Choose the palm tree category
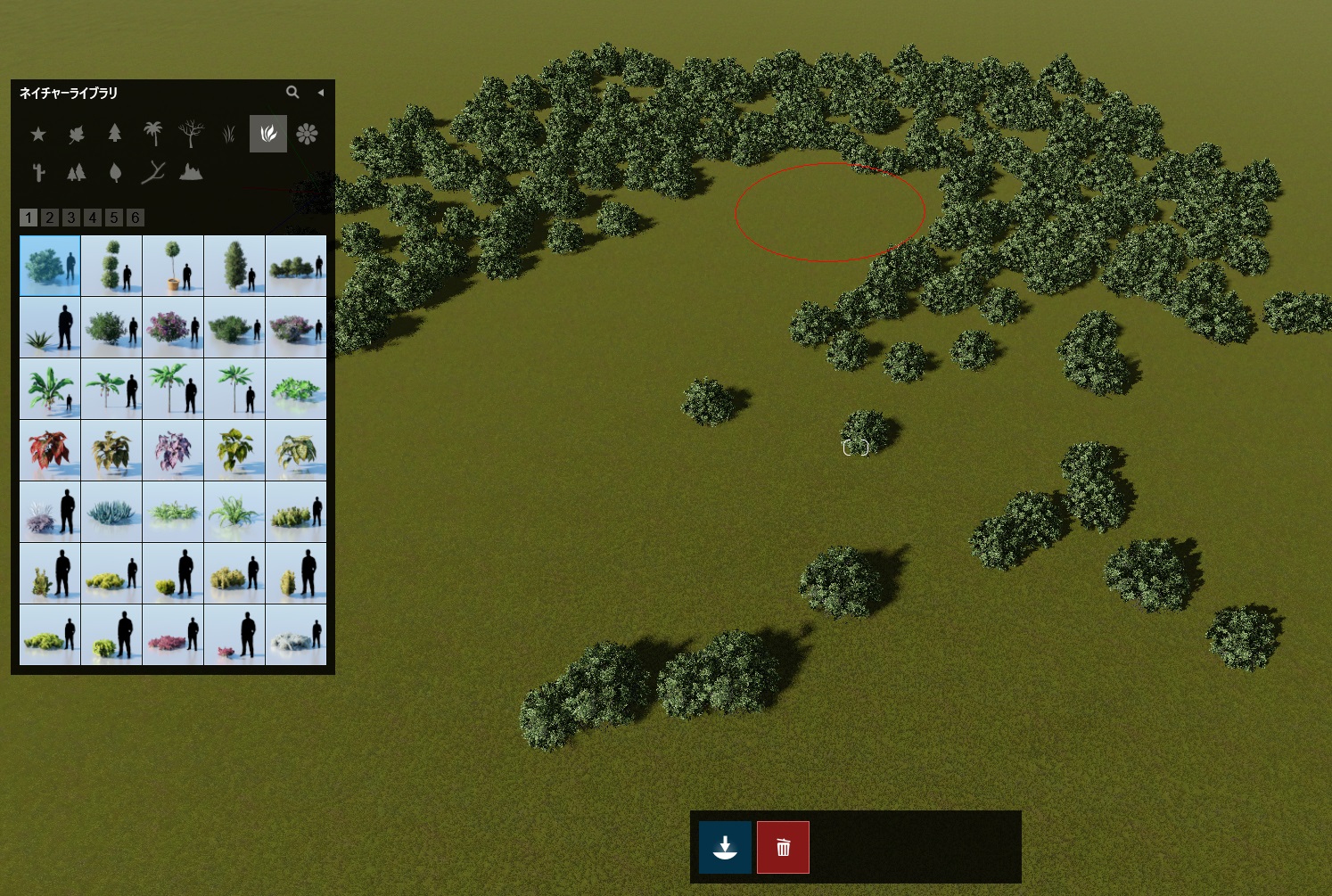 tap(153, 134)
